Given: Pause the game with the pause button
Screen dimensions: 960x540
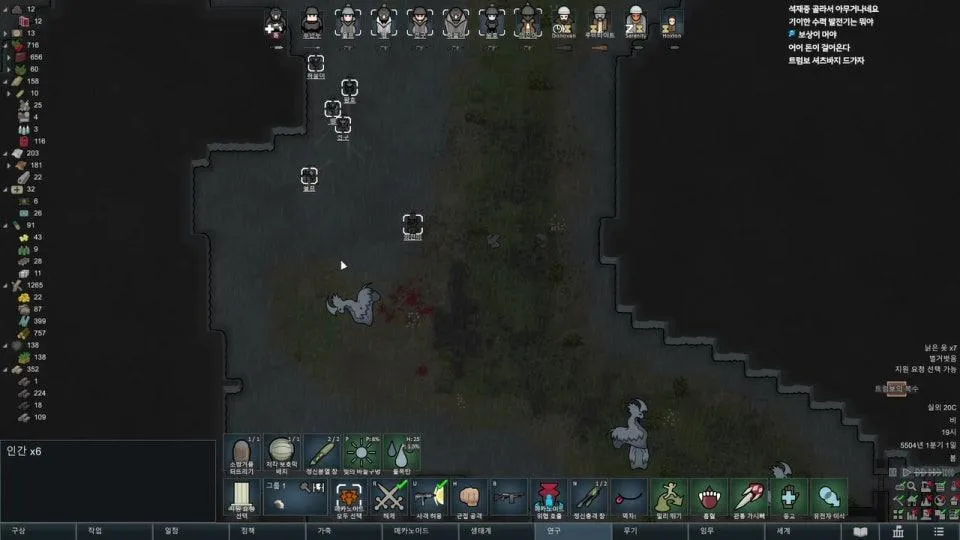Looking at the screenshot, I should (893, 472).
